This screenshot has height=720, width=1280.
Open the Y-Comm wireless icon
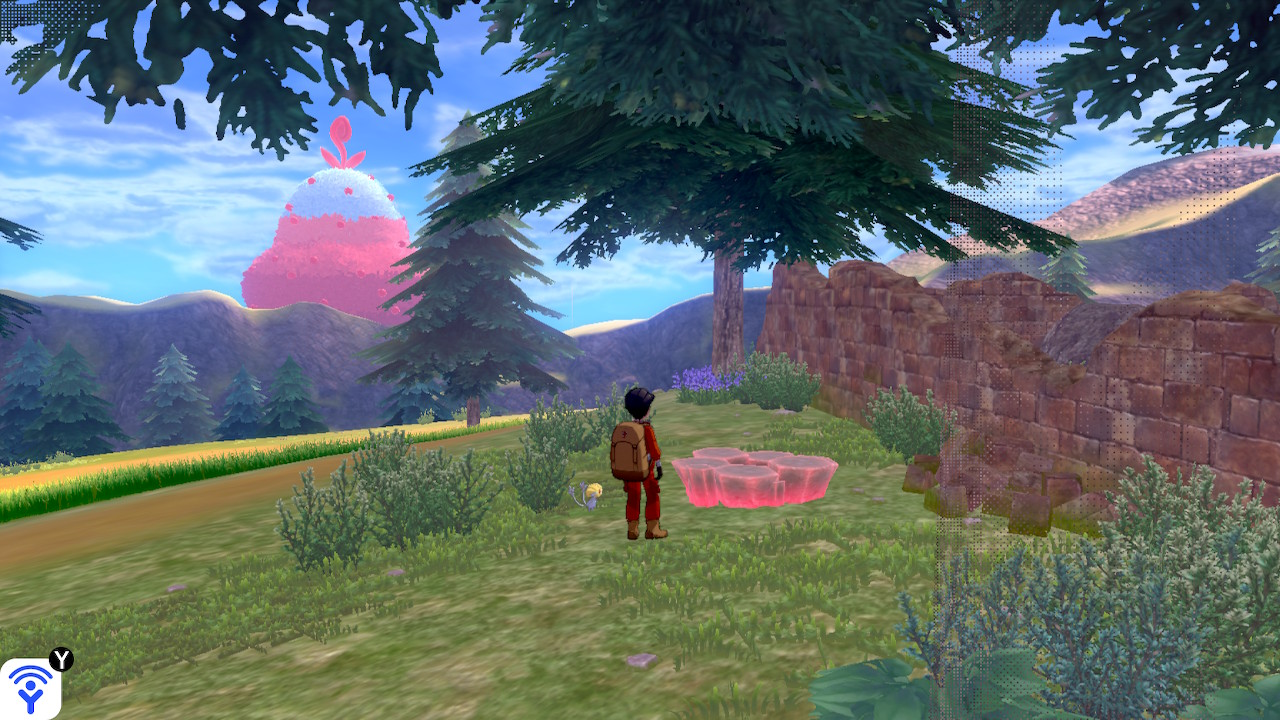tap(31, 688)
